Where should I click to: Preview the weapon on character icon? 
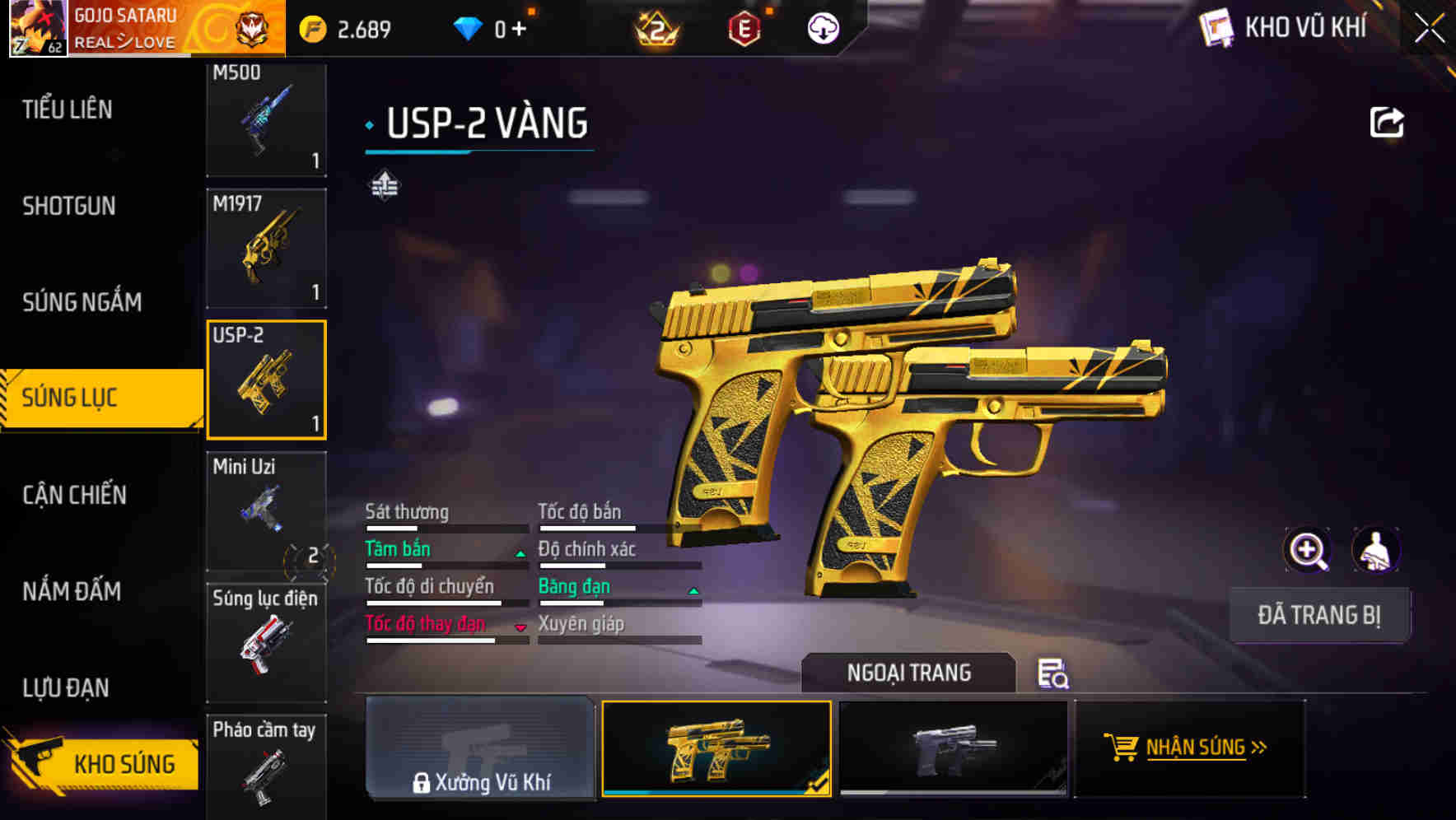click(x=1375, y=550)
